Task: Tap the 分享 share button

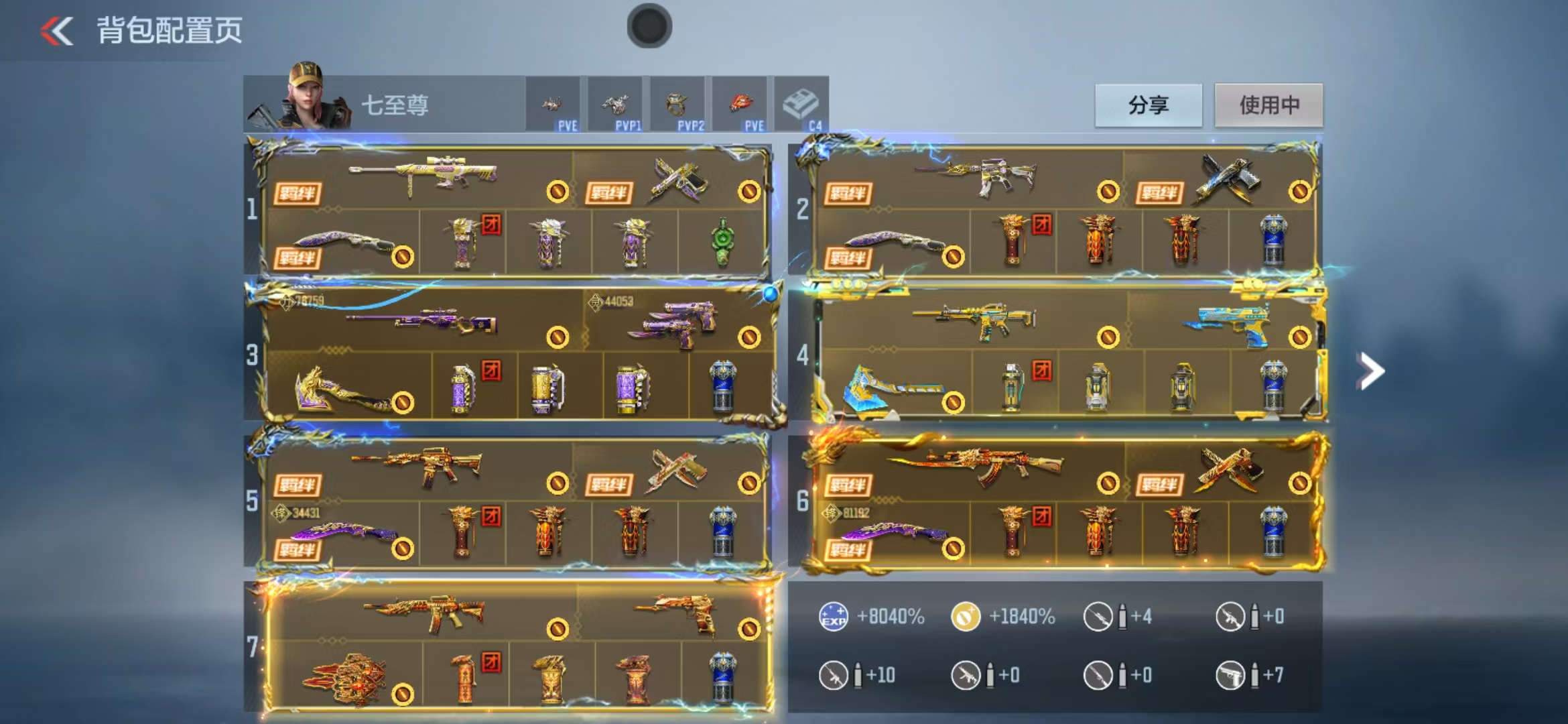Action: pyautogui.click(x=1148, y=105)
